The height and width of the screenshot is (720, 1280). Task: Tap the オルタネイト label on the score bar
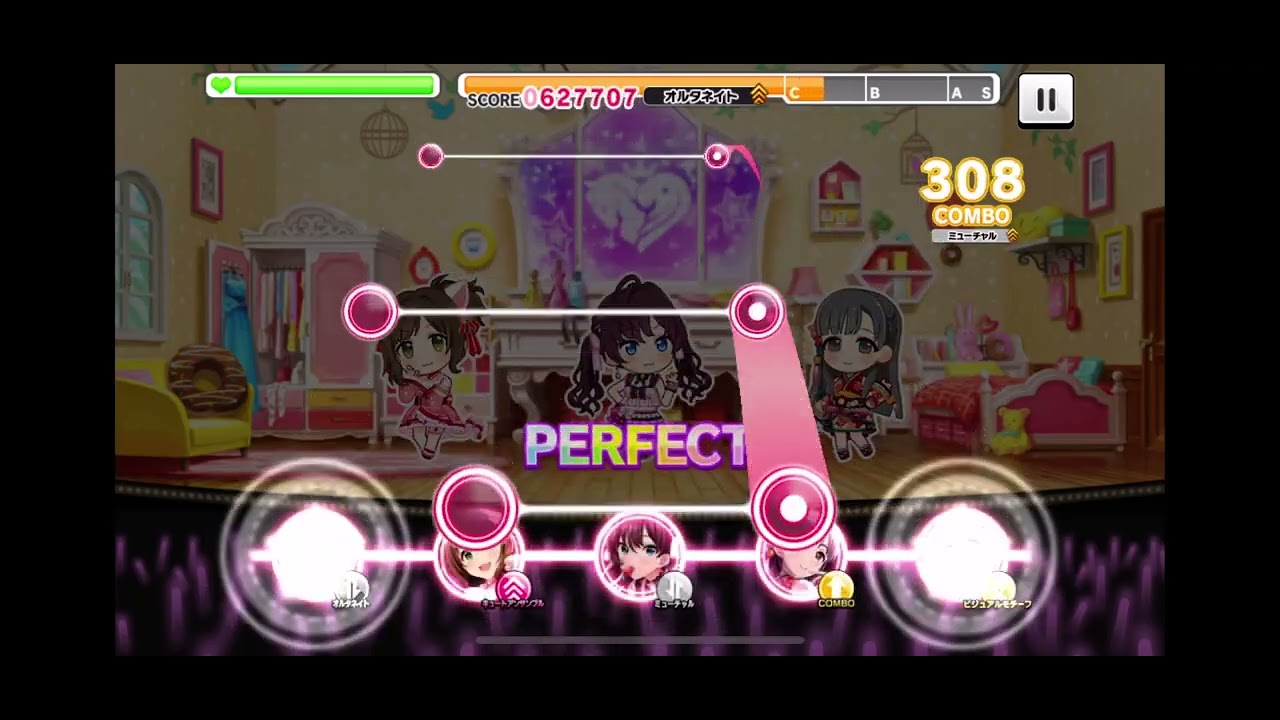700,96
